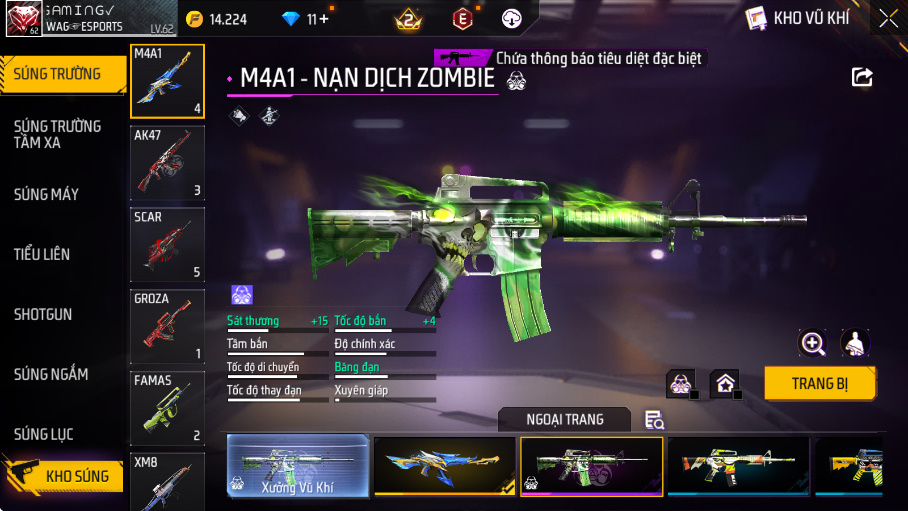Open the Ngoại Trang skins tab
The width and height of the screenshot is (908, 511).
click(x=565, y=419)
